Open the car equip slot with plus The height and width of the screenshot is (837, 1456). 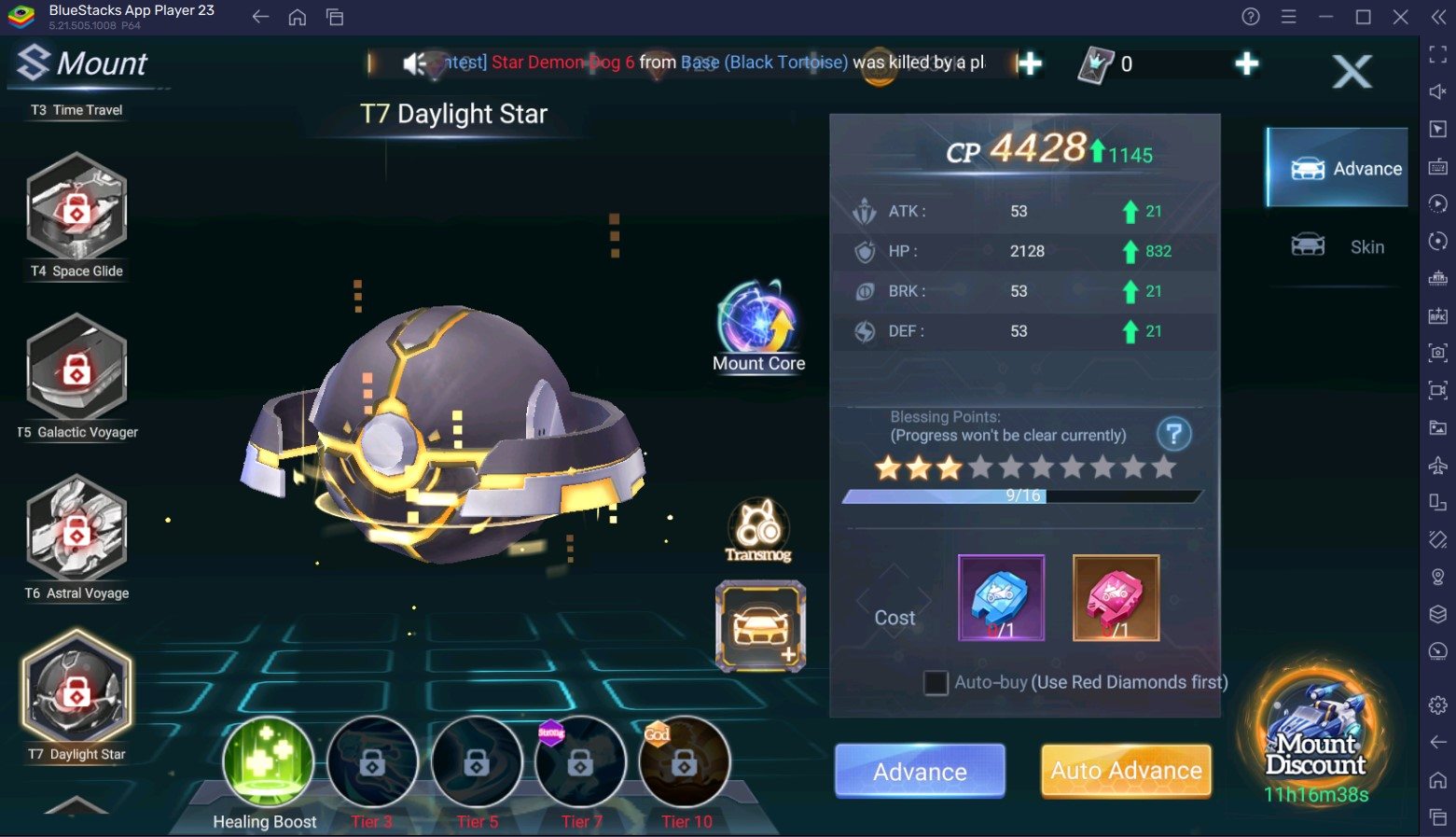[x=760, y=626]
